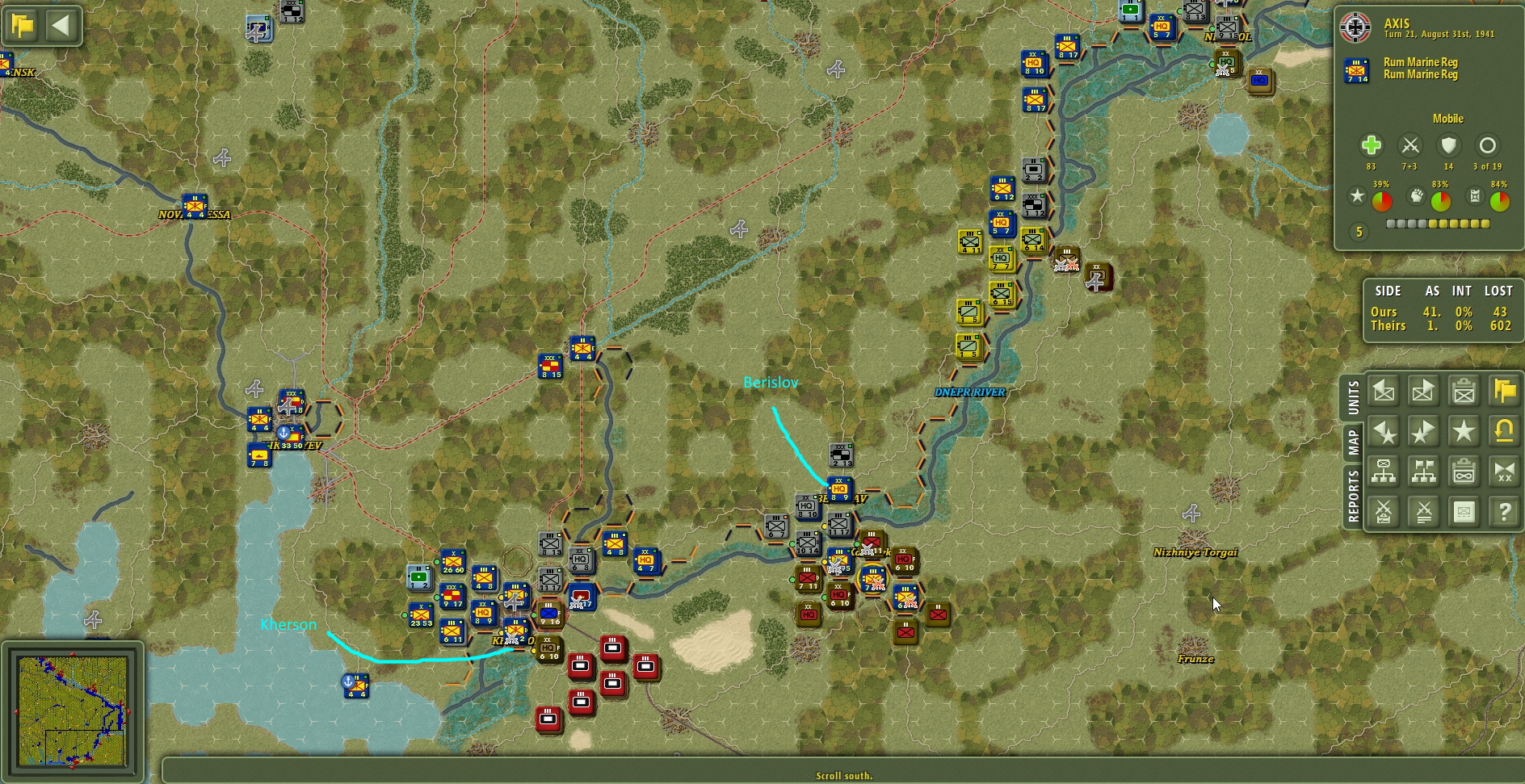
Task: Open the unit report clipboard icon
Action: click(1464, 392)
